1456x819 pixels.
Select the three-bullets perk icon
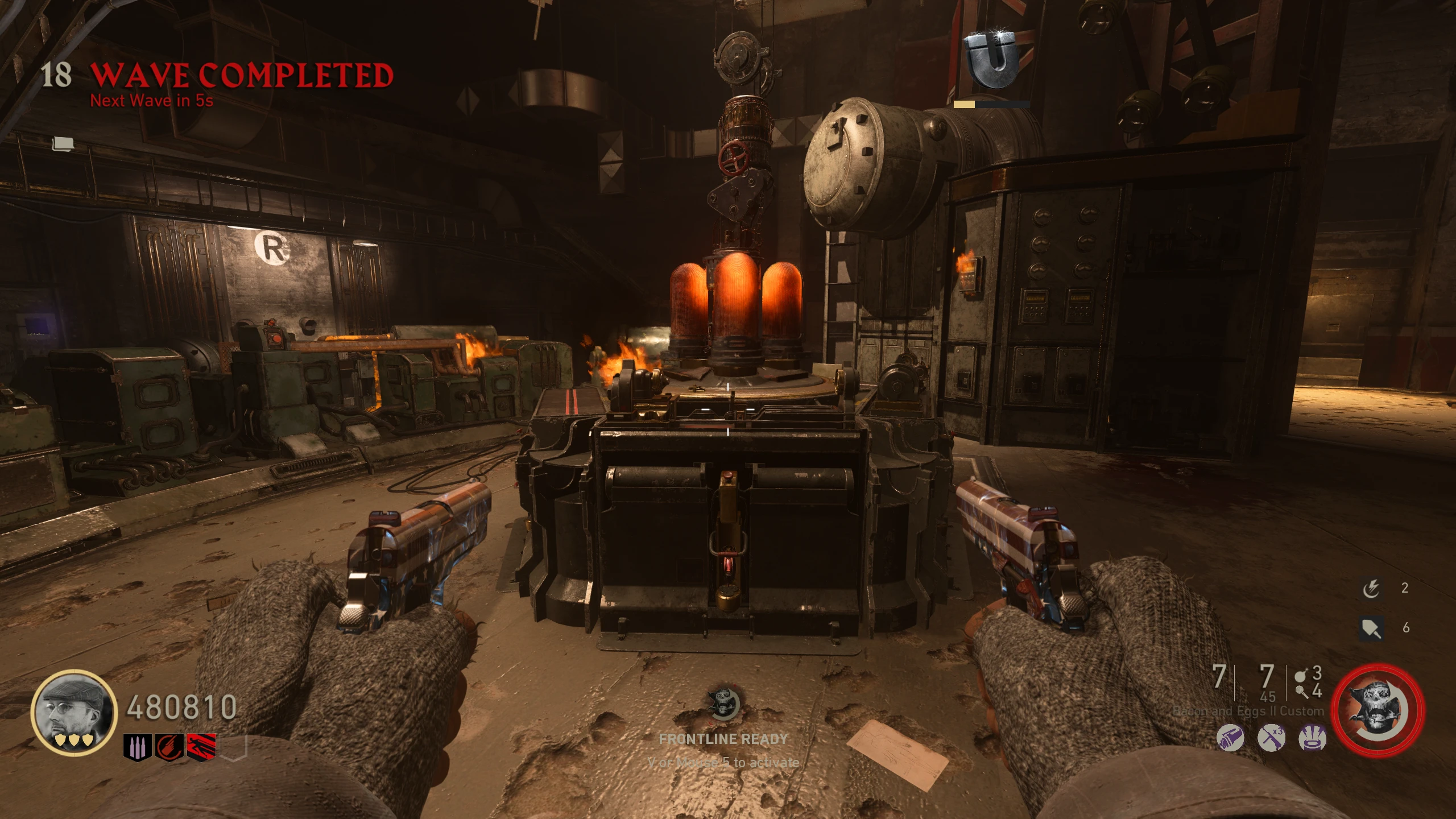[x=137, y=746]
